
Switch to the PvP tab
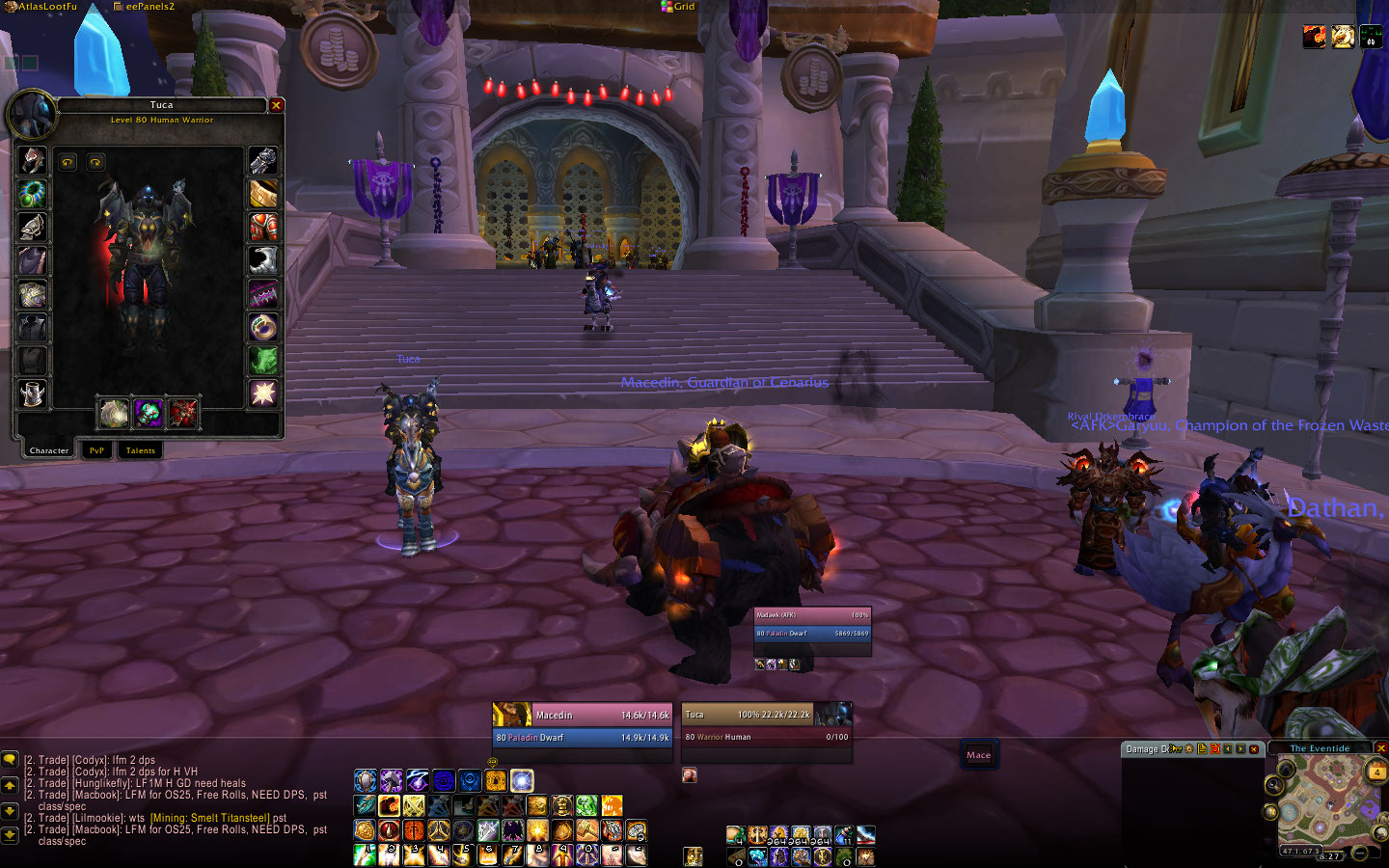[96, 450]
